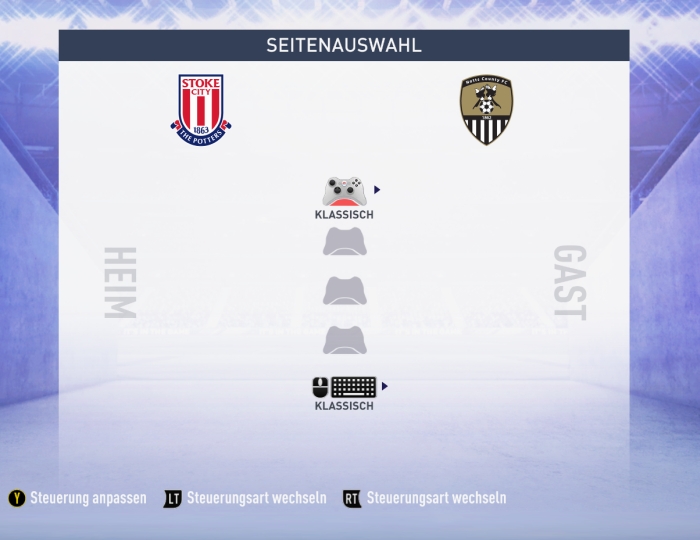
Task: Select the mouse and keyboard icon
Action: [x=344, y=387]
